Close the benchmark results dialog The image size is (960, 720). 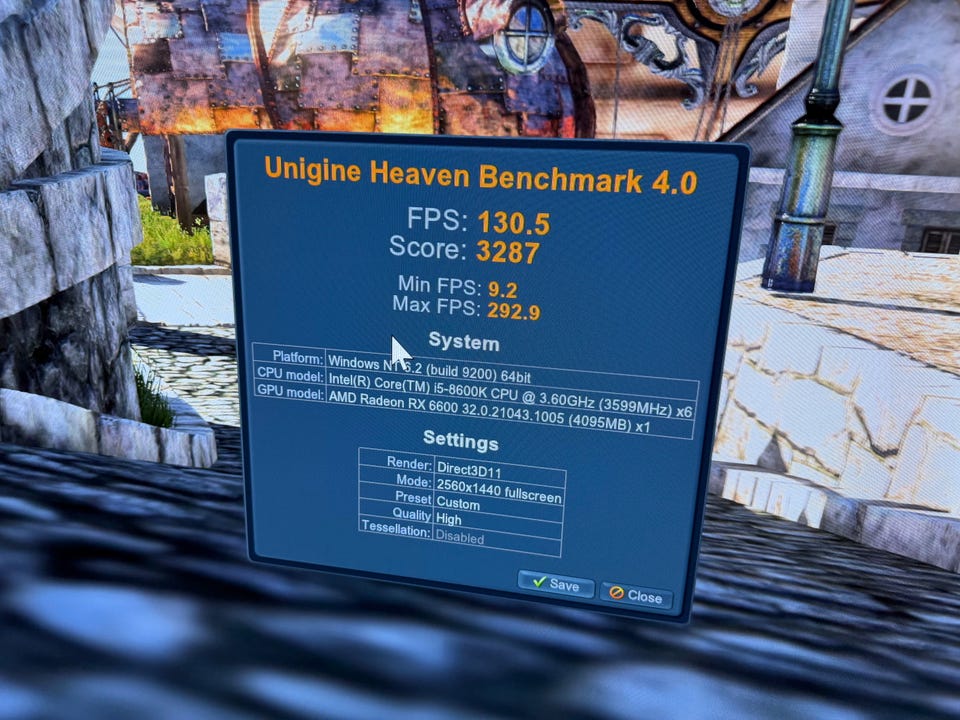636,596
